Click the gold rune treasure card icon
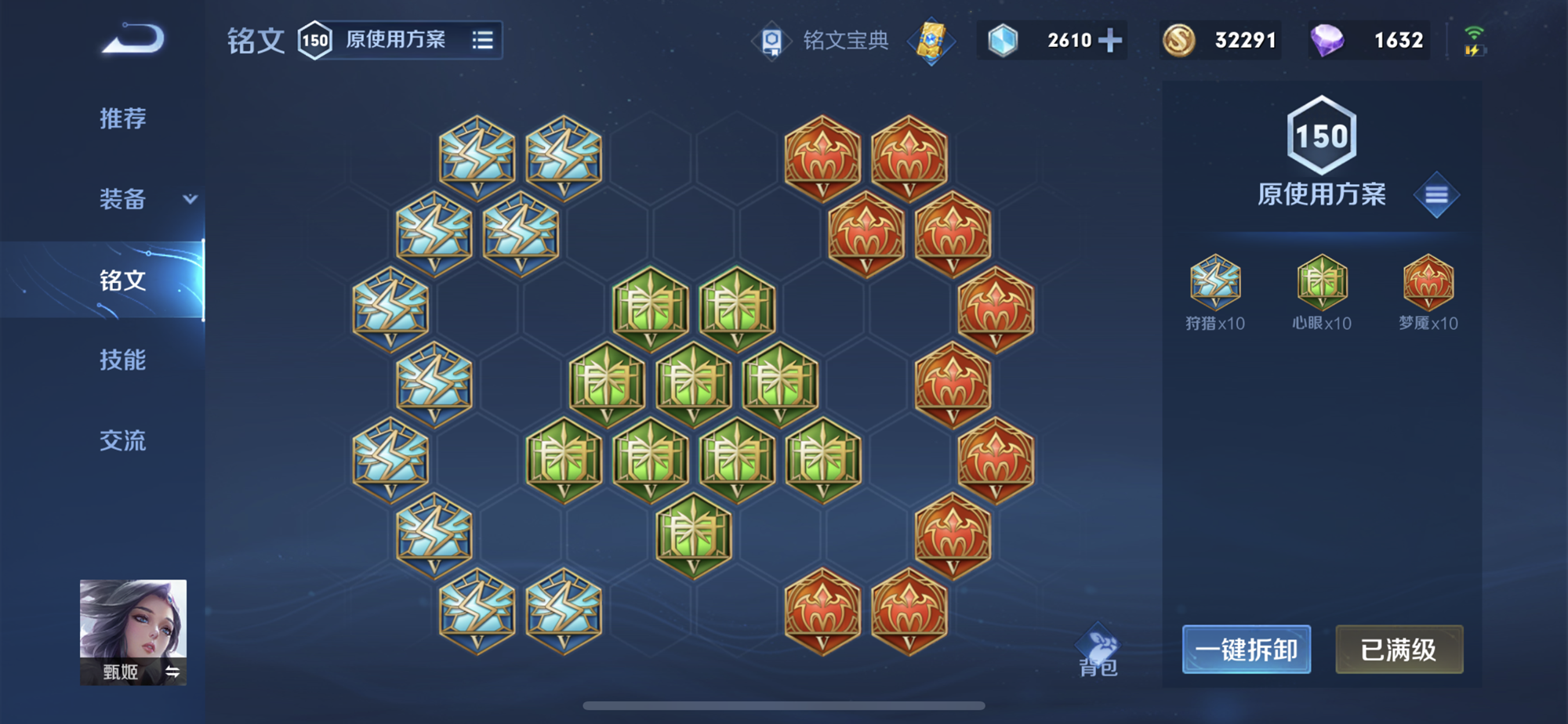Viewport: 1568px width, 724px height. pos(930,43)
